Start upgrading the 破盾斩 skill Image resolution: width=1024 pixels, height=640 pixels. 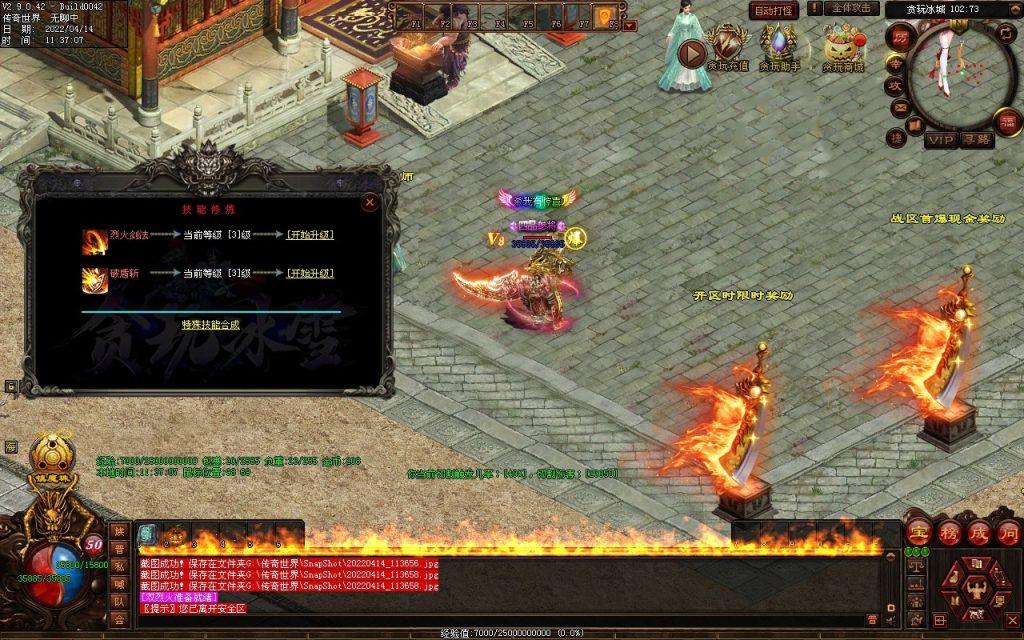pyautogui.click(x=310, y=273)
